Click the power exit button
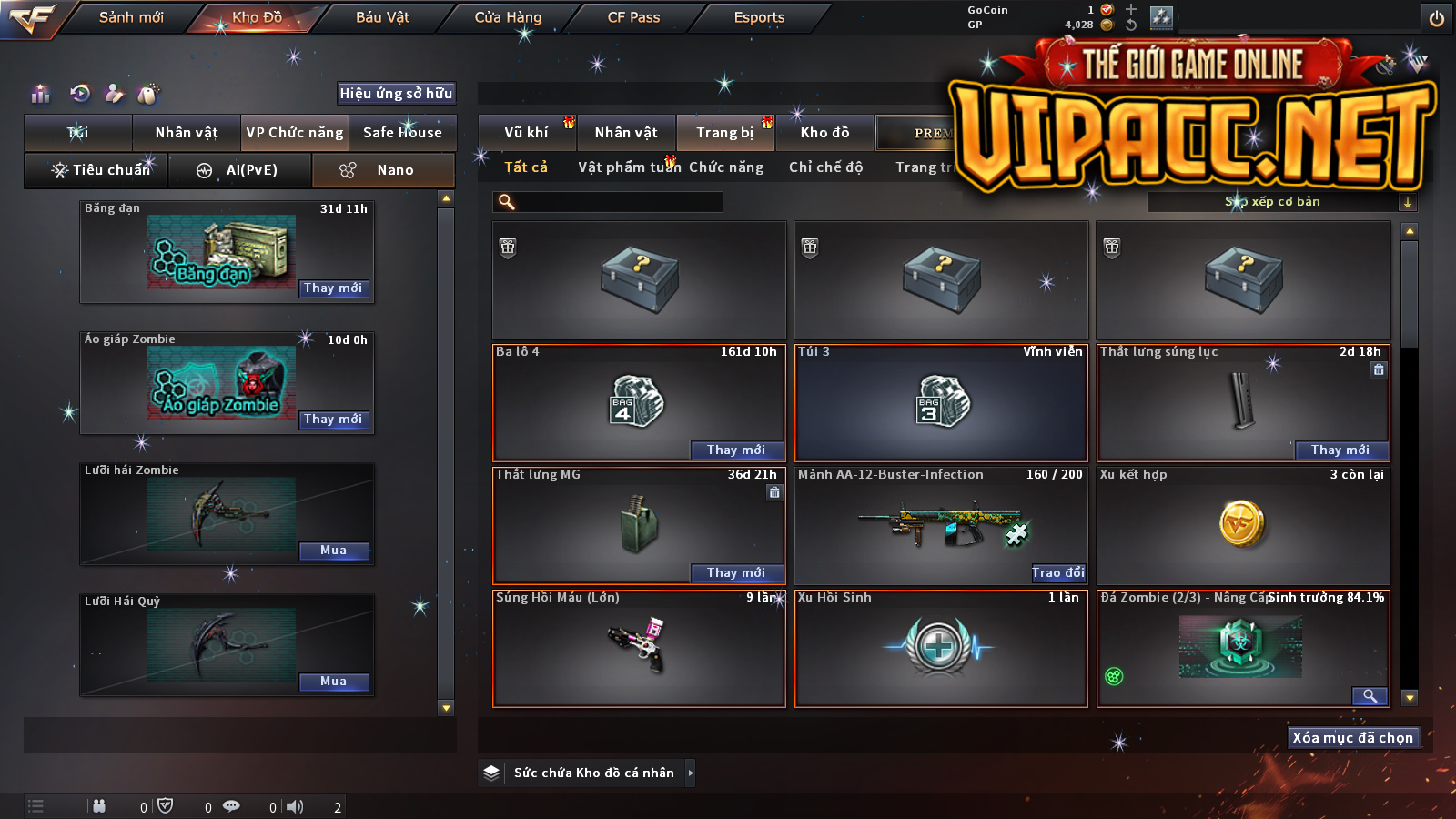1456x819 pixels. click(x=1437, y=18)
